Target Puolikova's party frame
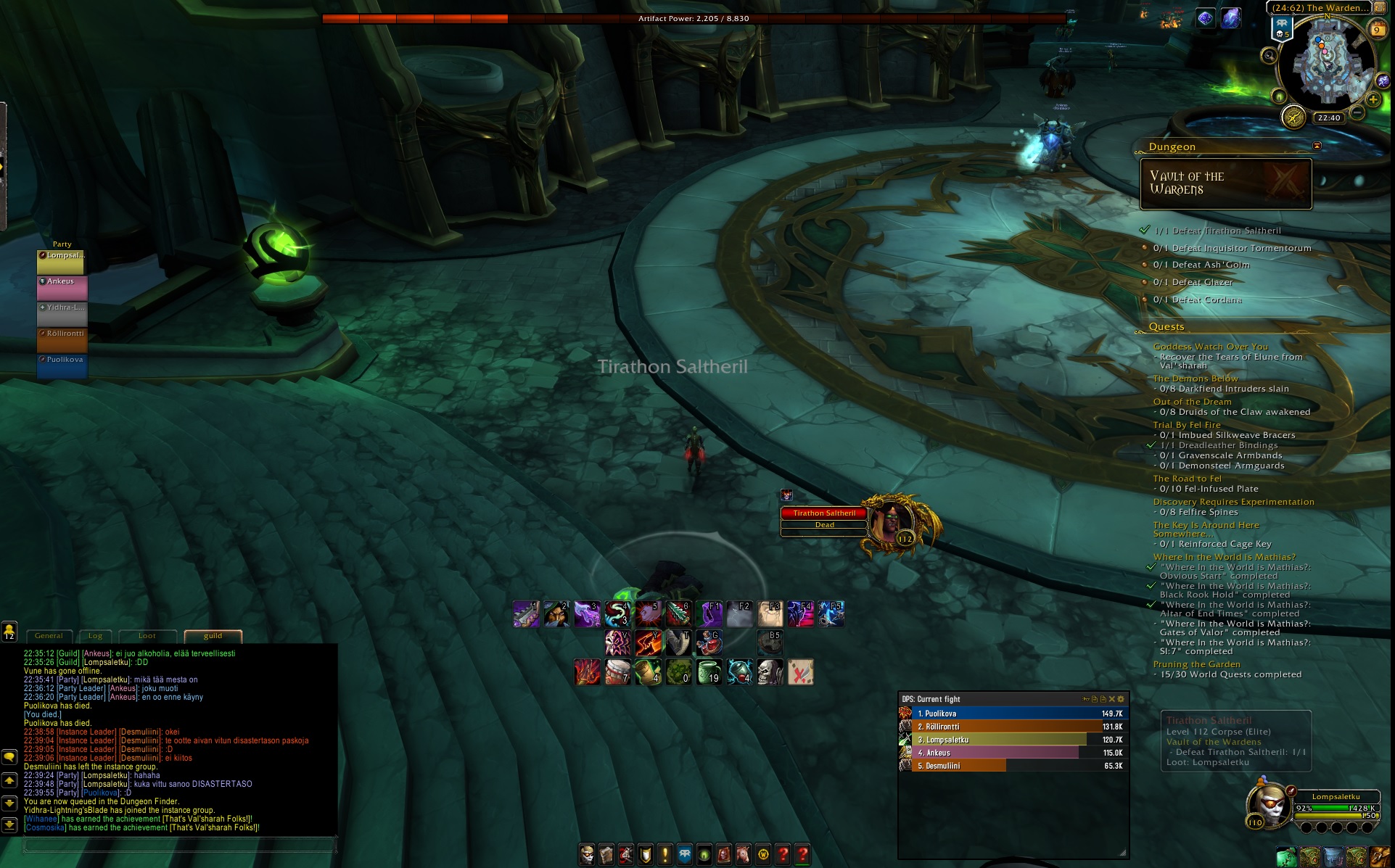1395x868 pixels. 62,366
